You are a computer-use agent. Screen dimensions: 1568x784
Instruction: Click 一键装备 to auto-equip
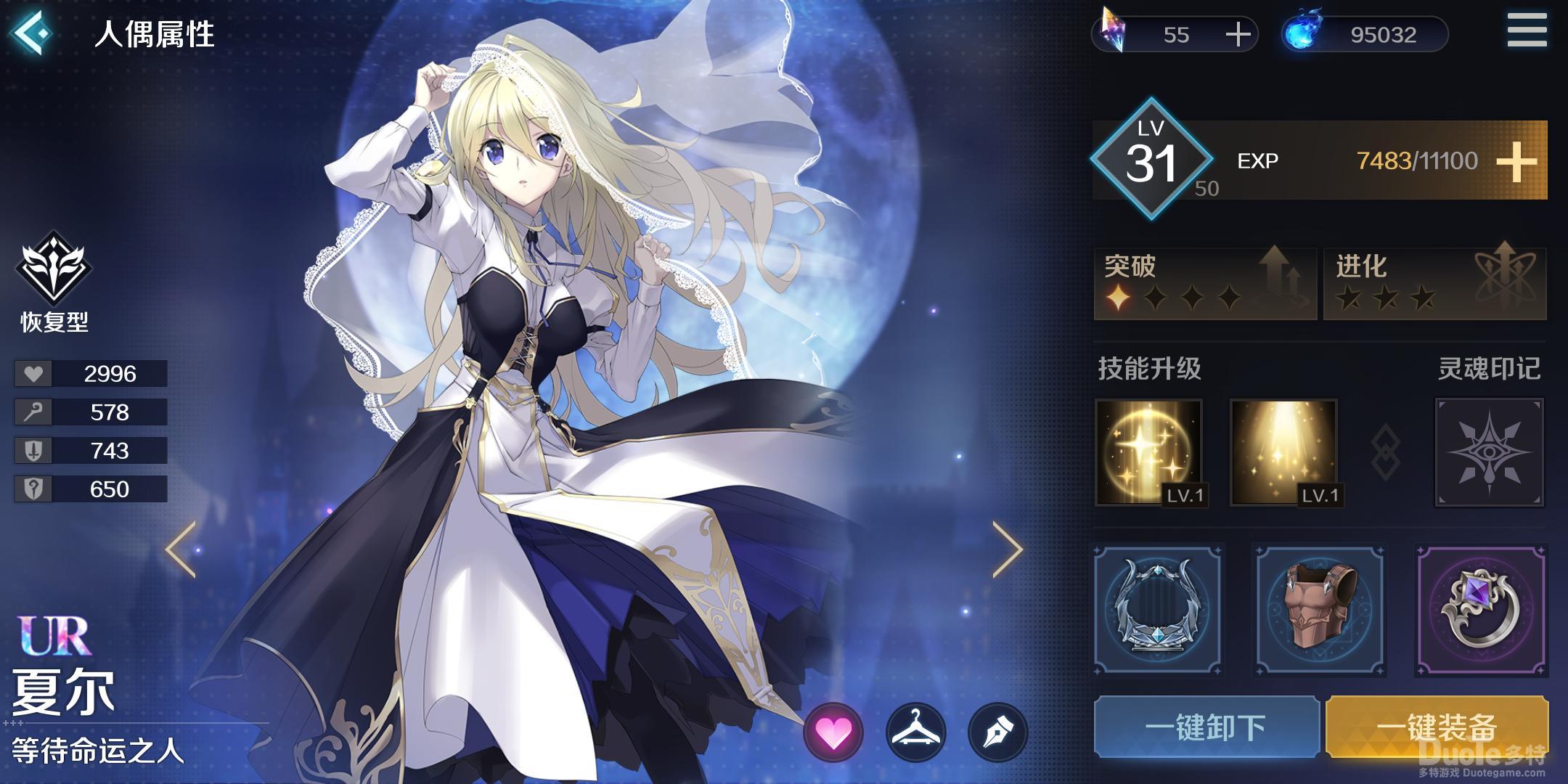point(1437,727)
